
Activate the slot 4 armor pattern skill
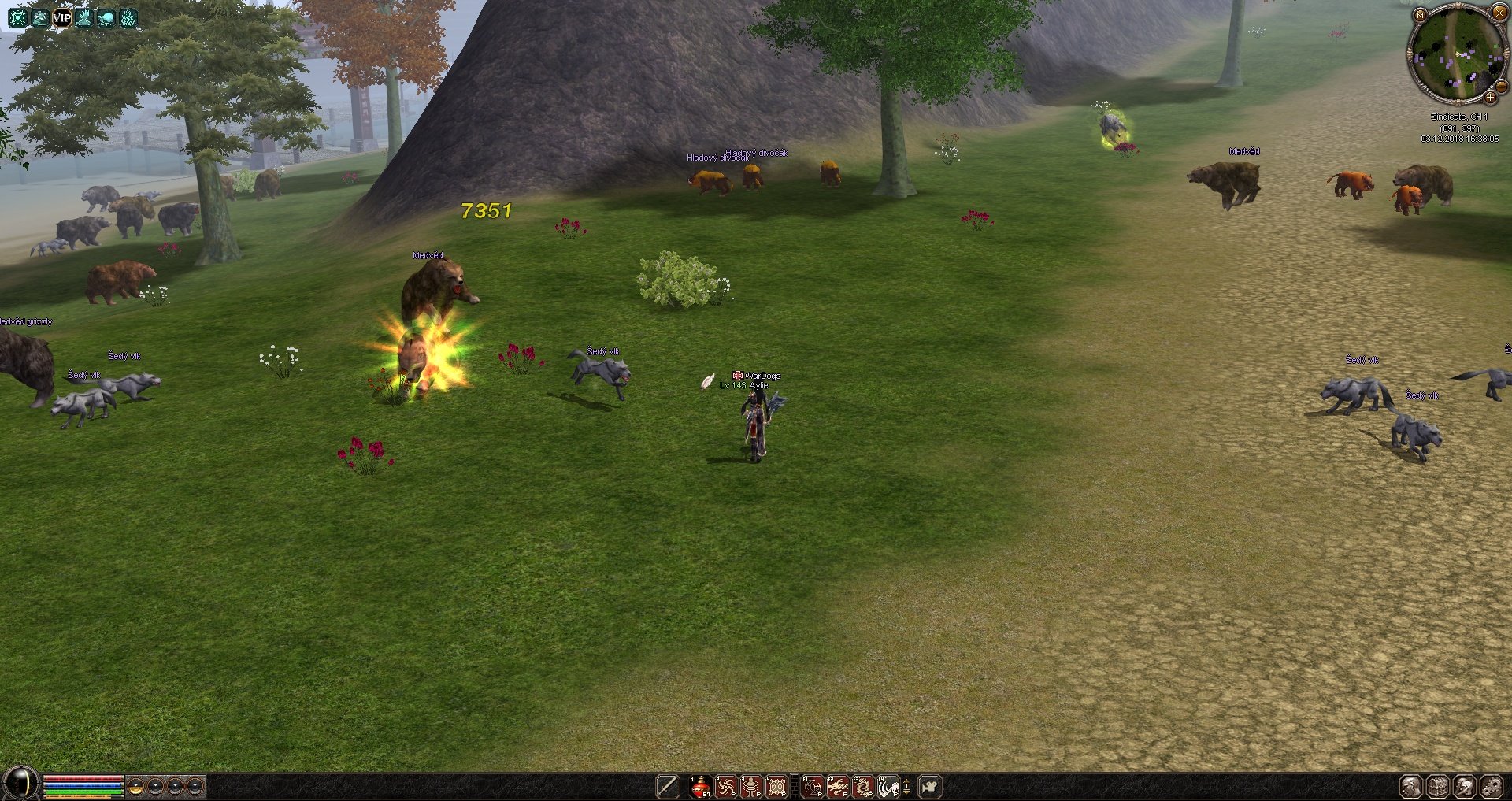[776, 786]
